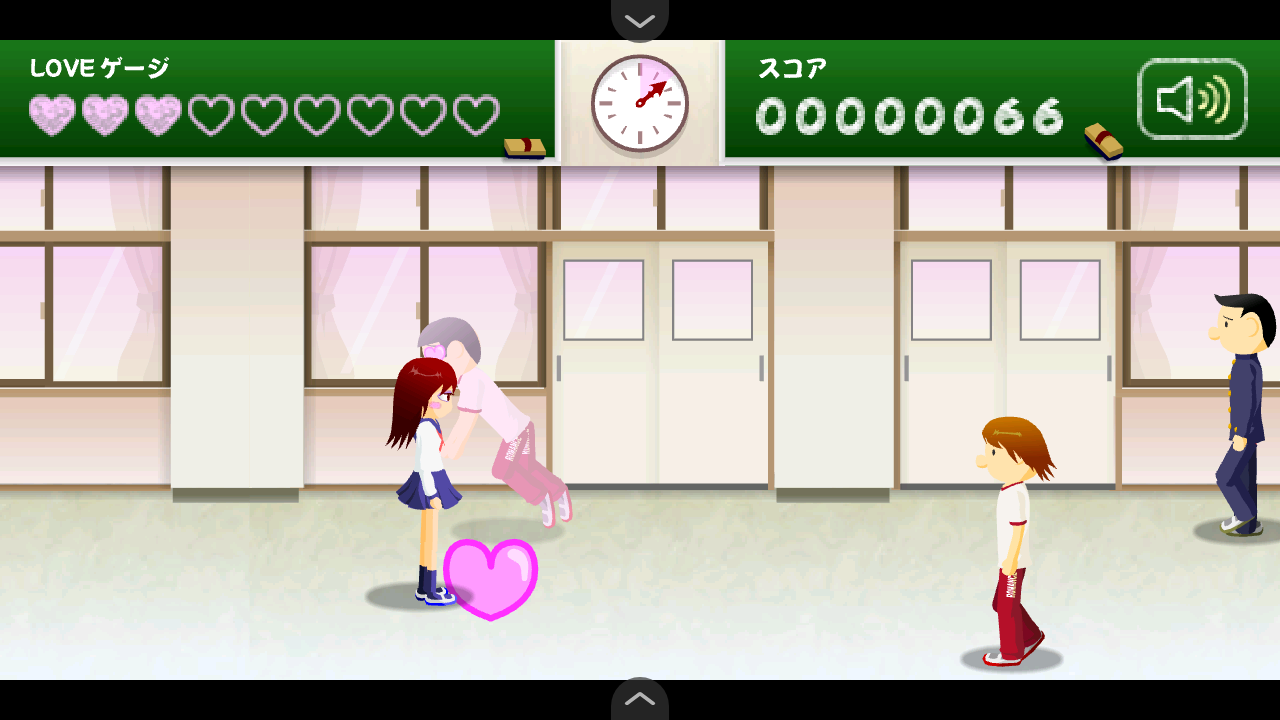This screenshot has width=1280, height=720.
Task: Expand the top chevron-down overlay handle
Action: [x=640, y=20]
